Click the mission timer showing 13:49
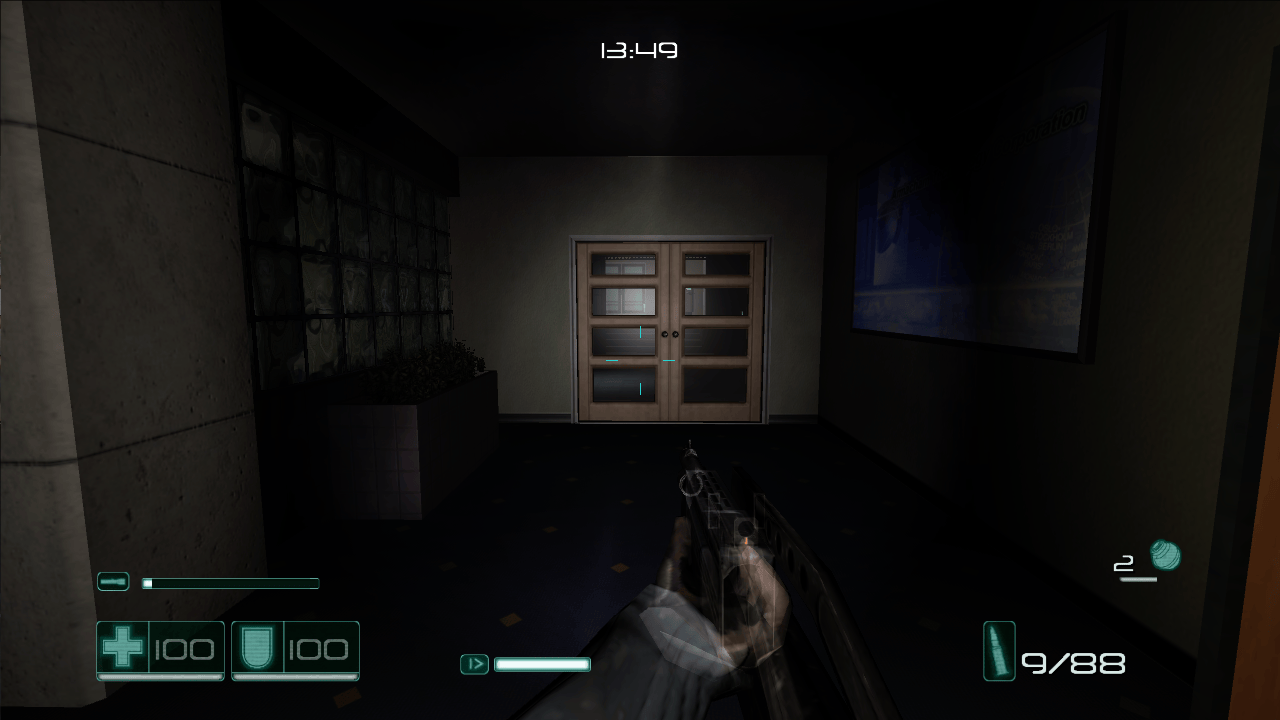Viewport: 1280px width, 720px height. [x=639, y=49]
